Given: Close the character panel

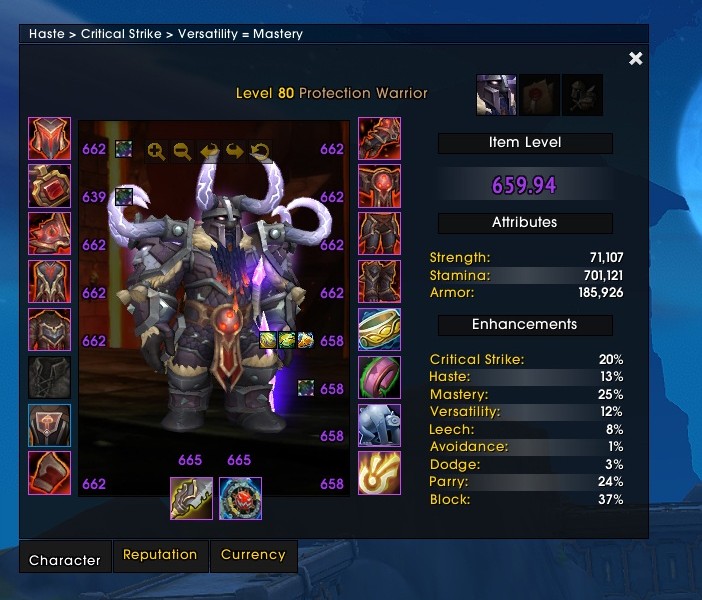Looking at the screenshot, I should coord(635,59).
